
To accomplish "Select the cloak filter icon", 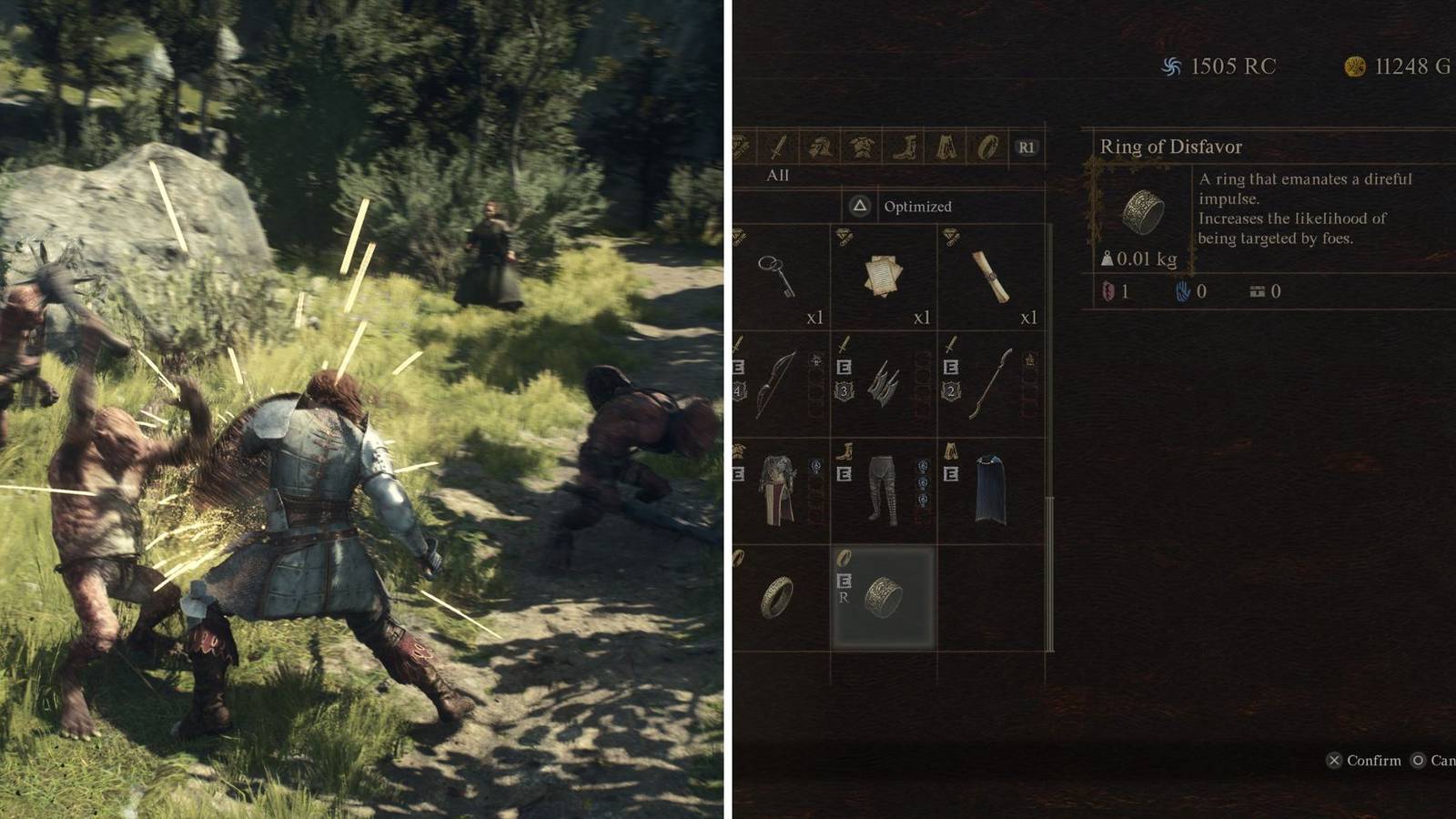I will [x=946, y=147].
